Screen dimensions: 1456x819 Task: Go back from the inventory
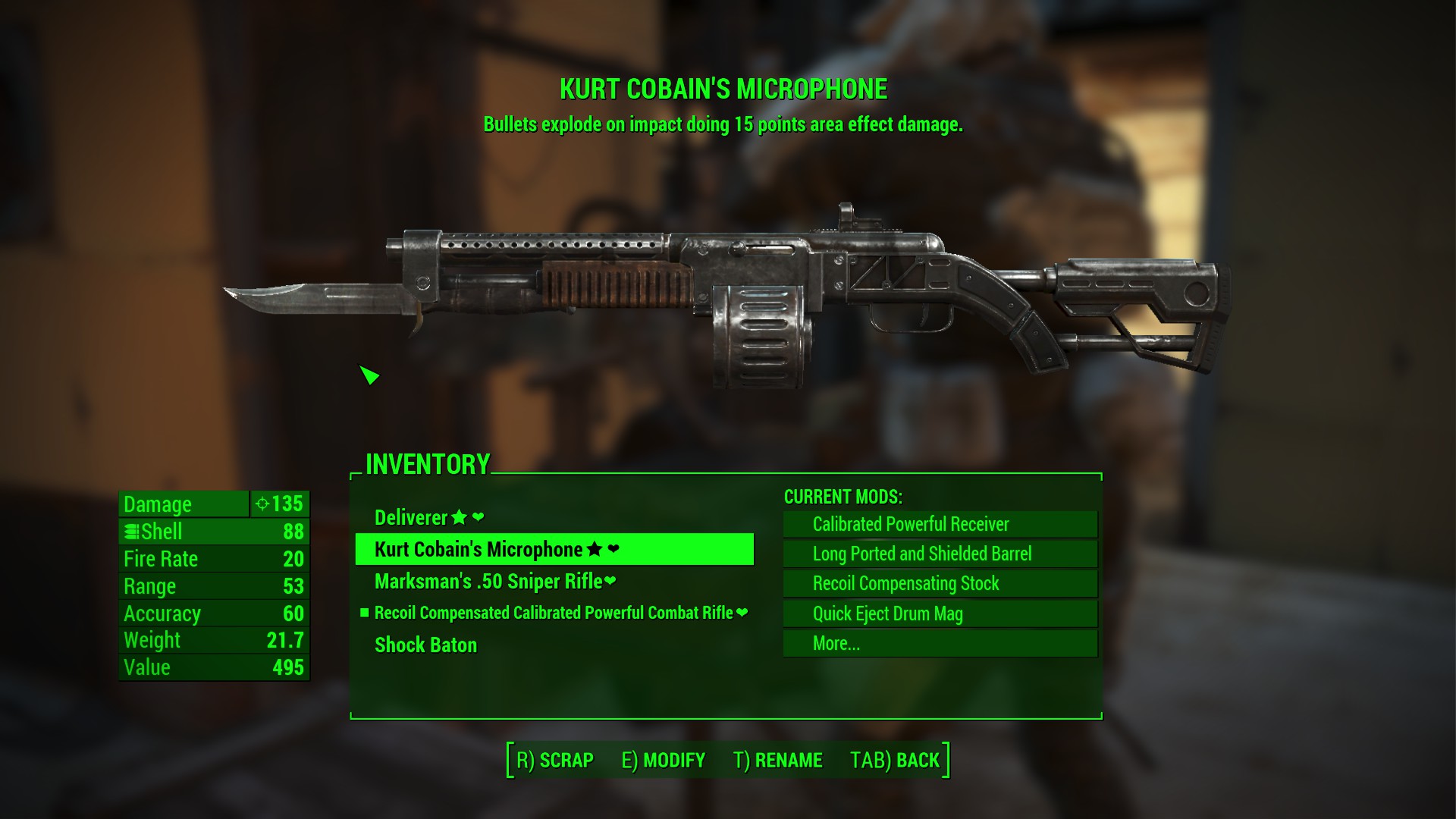pyautogui.click(x=895, y=760)
